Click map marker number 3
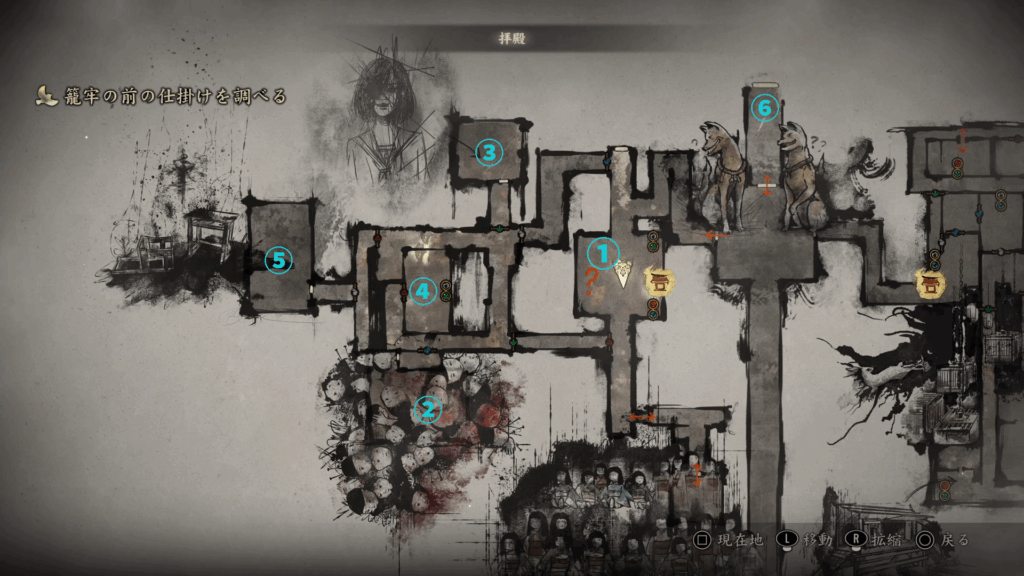This screenshot has height=576, width=1024. [488, 152]
